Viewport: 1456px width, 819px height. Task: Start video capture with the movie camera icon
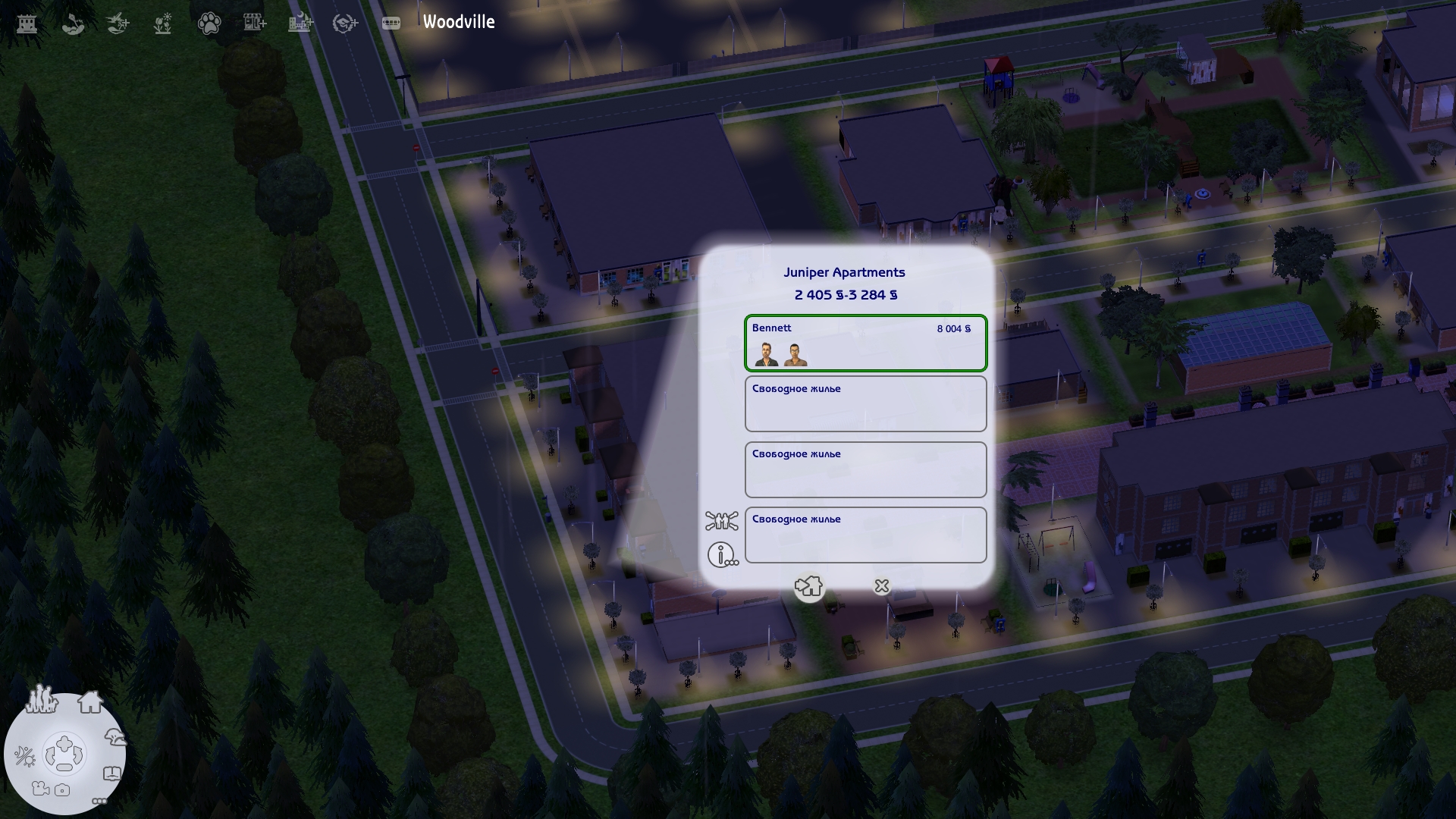(x=39, y=789)
